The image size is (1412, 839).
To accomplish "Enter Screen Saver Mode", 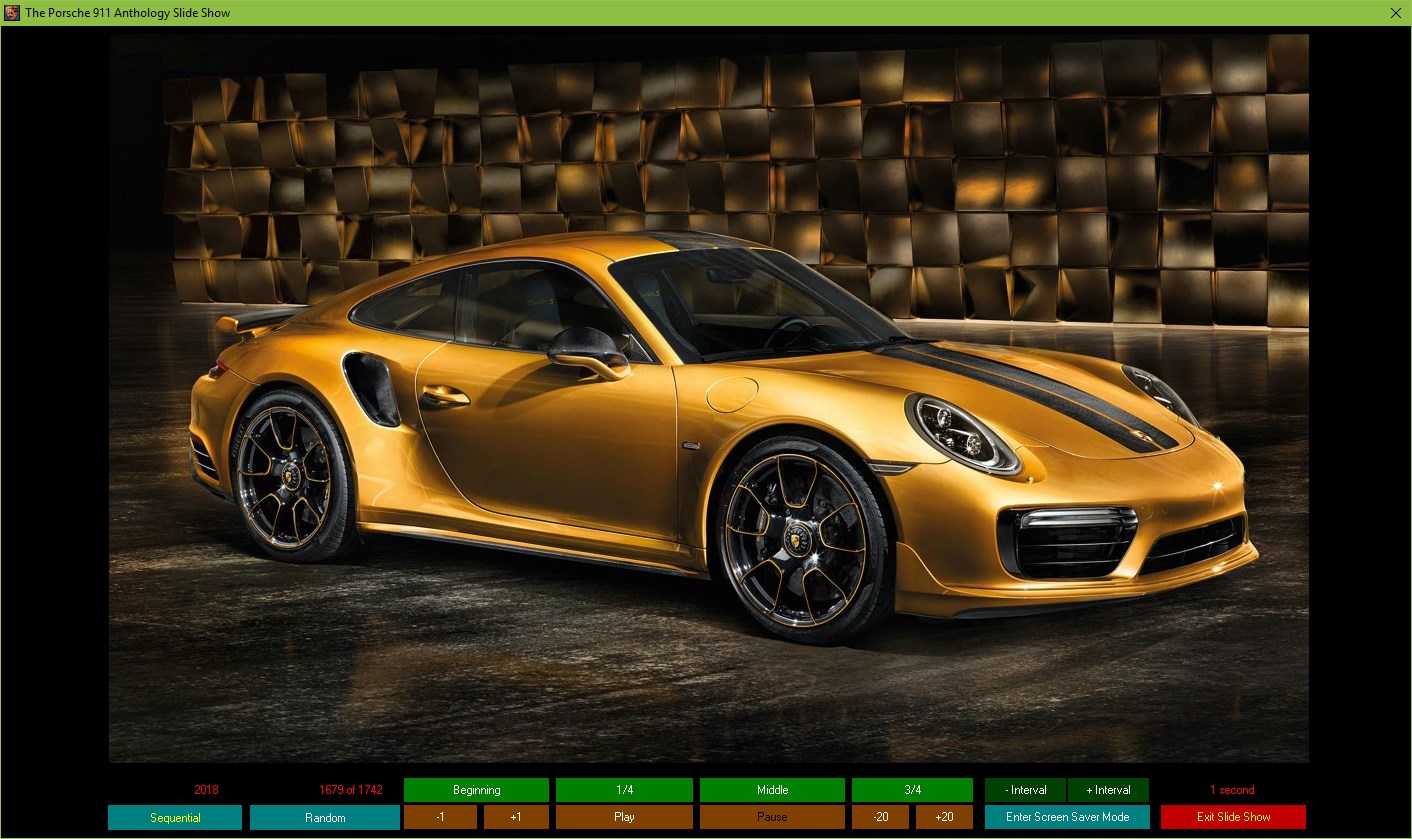I will pos(1067,817).
